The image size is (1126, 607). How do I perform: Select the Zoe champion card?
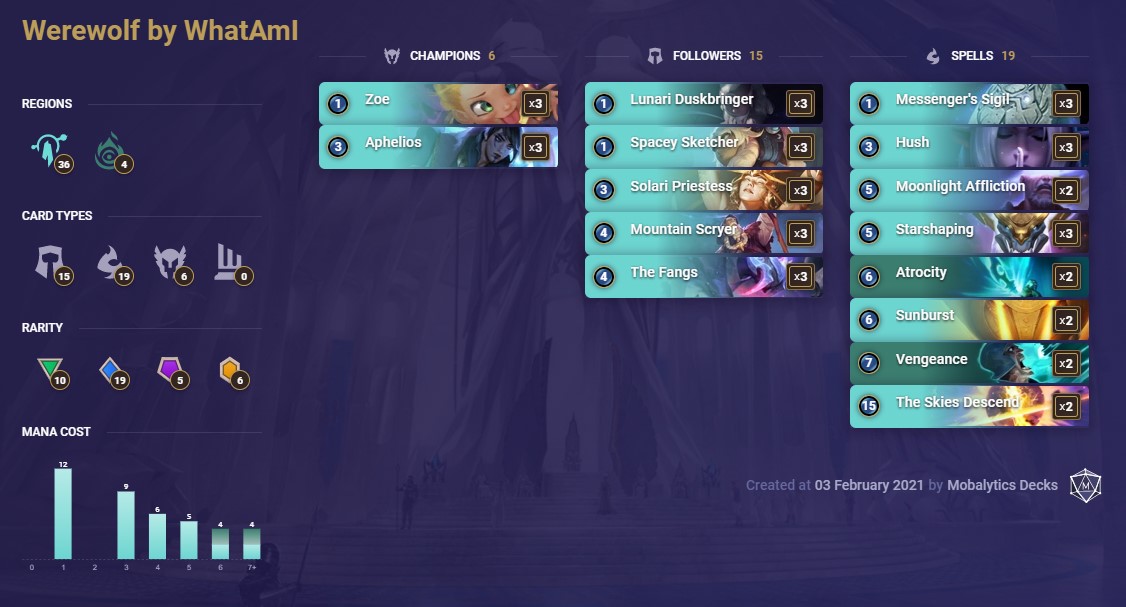tap(438, 103)
